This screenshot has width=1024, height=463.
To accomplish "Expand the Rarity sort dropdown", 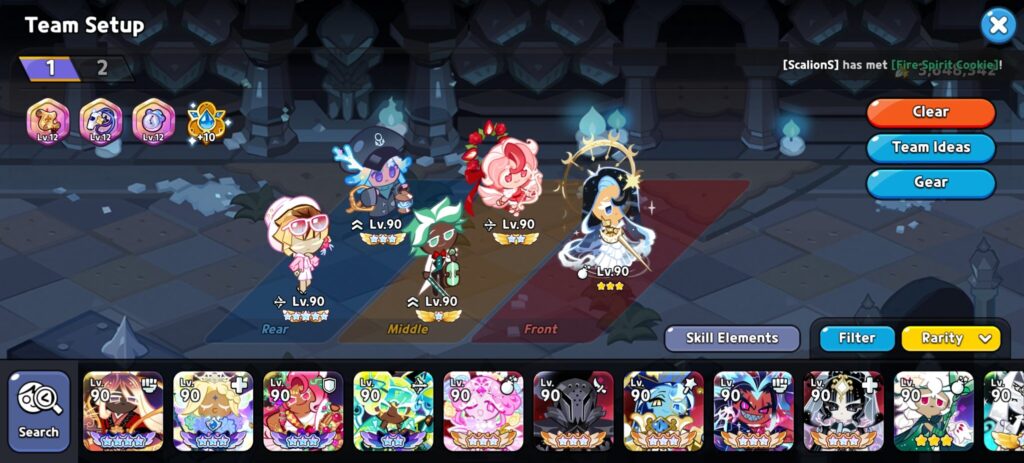I will click(x=950, y=338).
